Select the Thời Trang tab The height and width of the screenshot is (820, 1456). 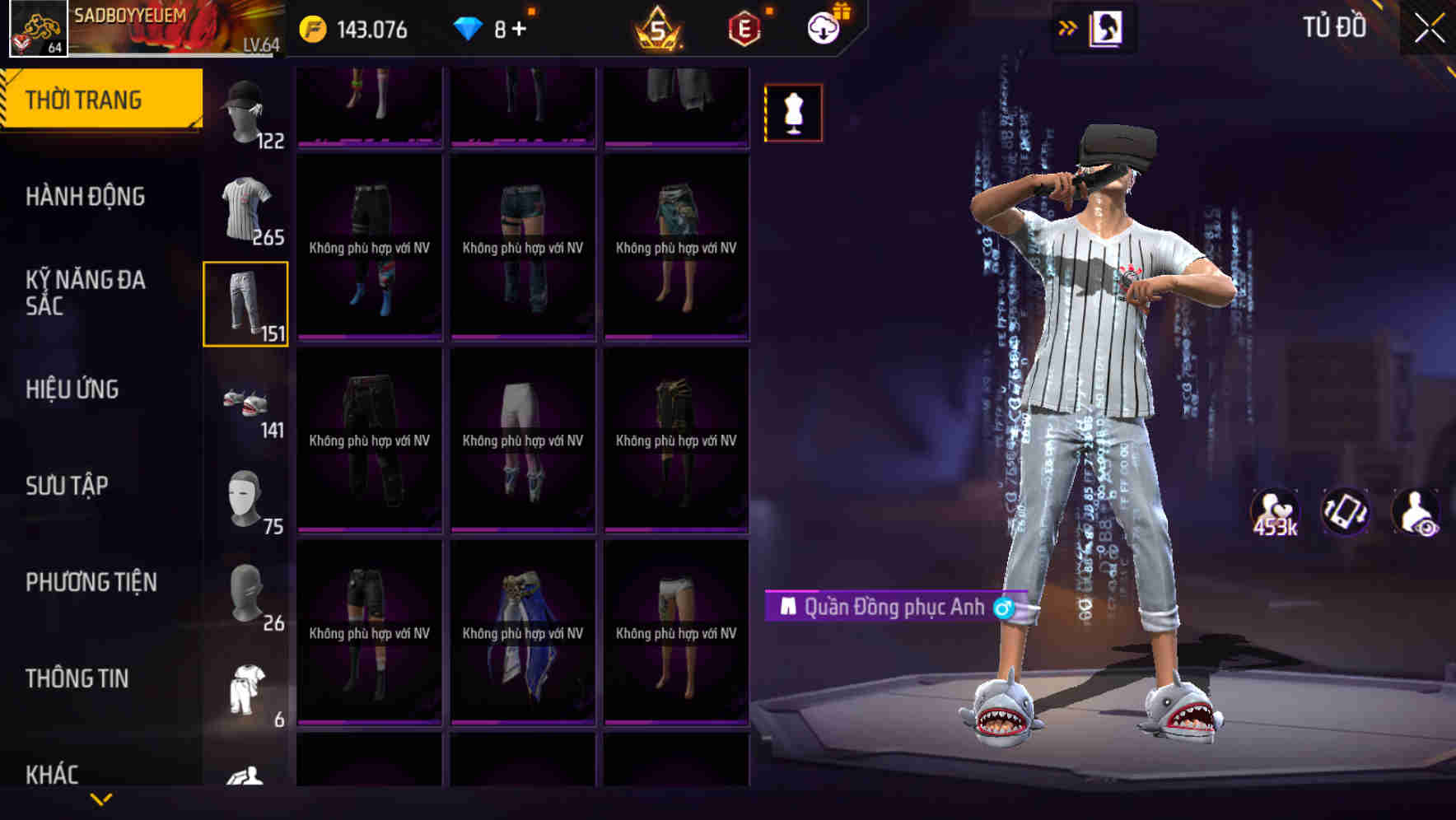point(85,99)
